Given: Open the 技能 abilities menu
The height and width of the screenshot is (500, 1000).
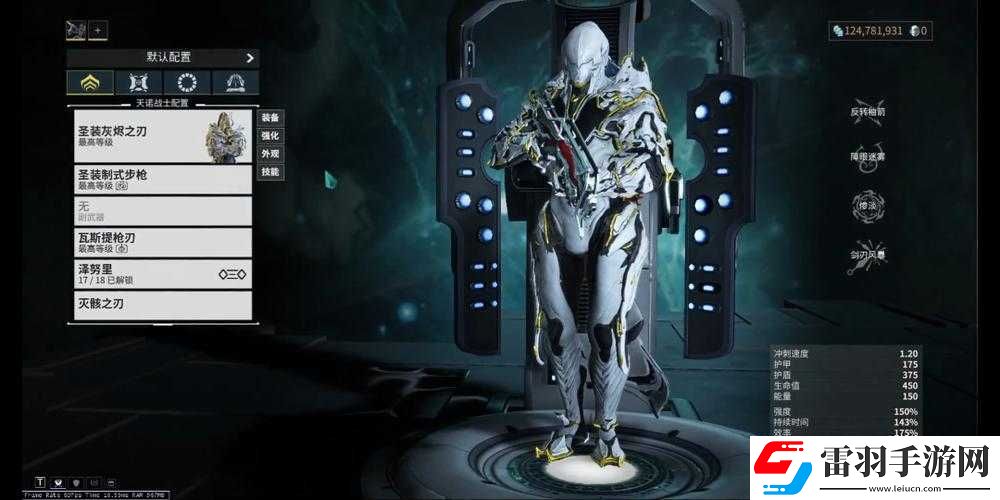Looking at the screenshot, I should pyautogui.click(x=270, y=172).
